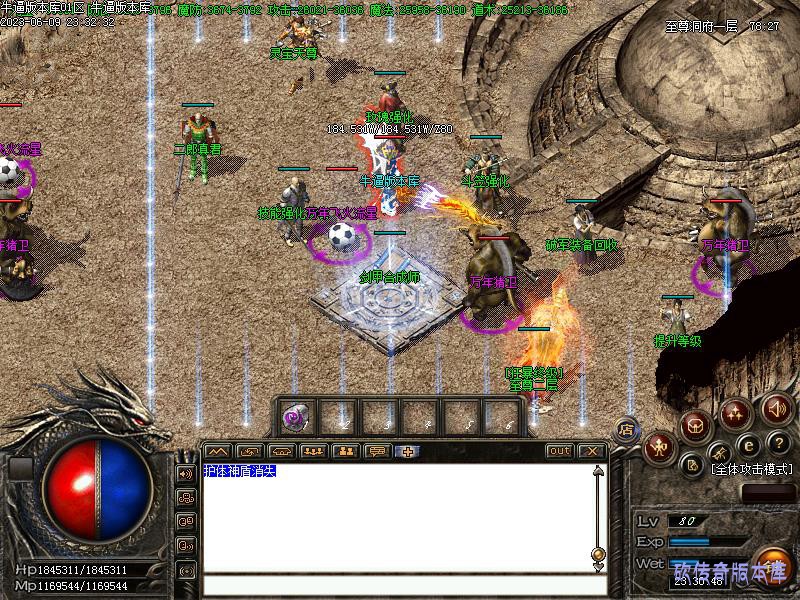The width and height of the screenshot is (800, 600).
Task: Open the skills button with sparkle stars
Action: pyautogui.click(x=736, y=412)
